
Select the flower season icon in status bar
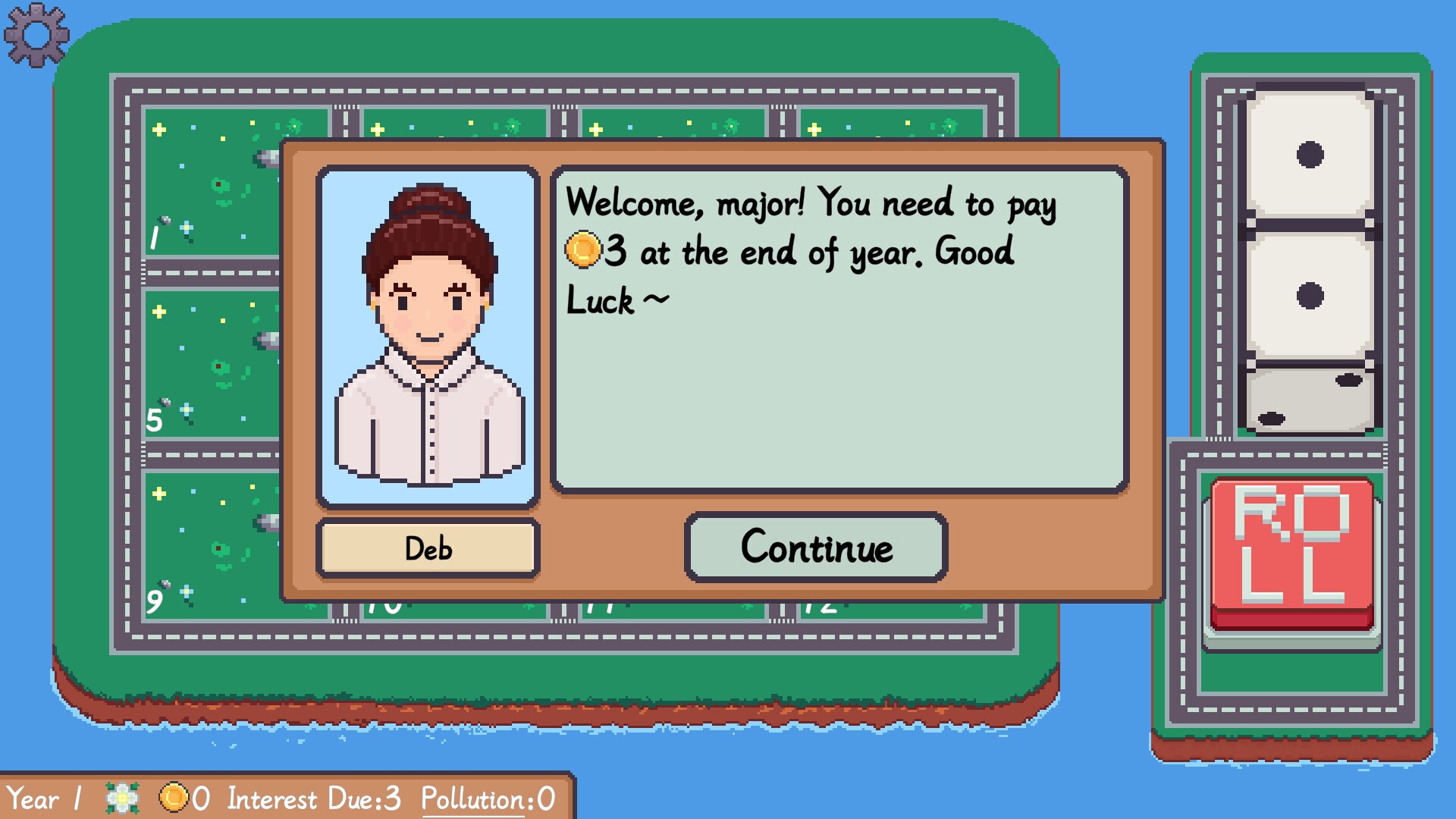click(121, 797)
